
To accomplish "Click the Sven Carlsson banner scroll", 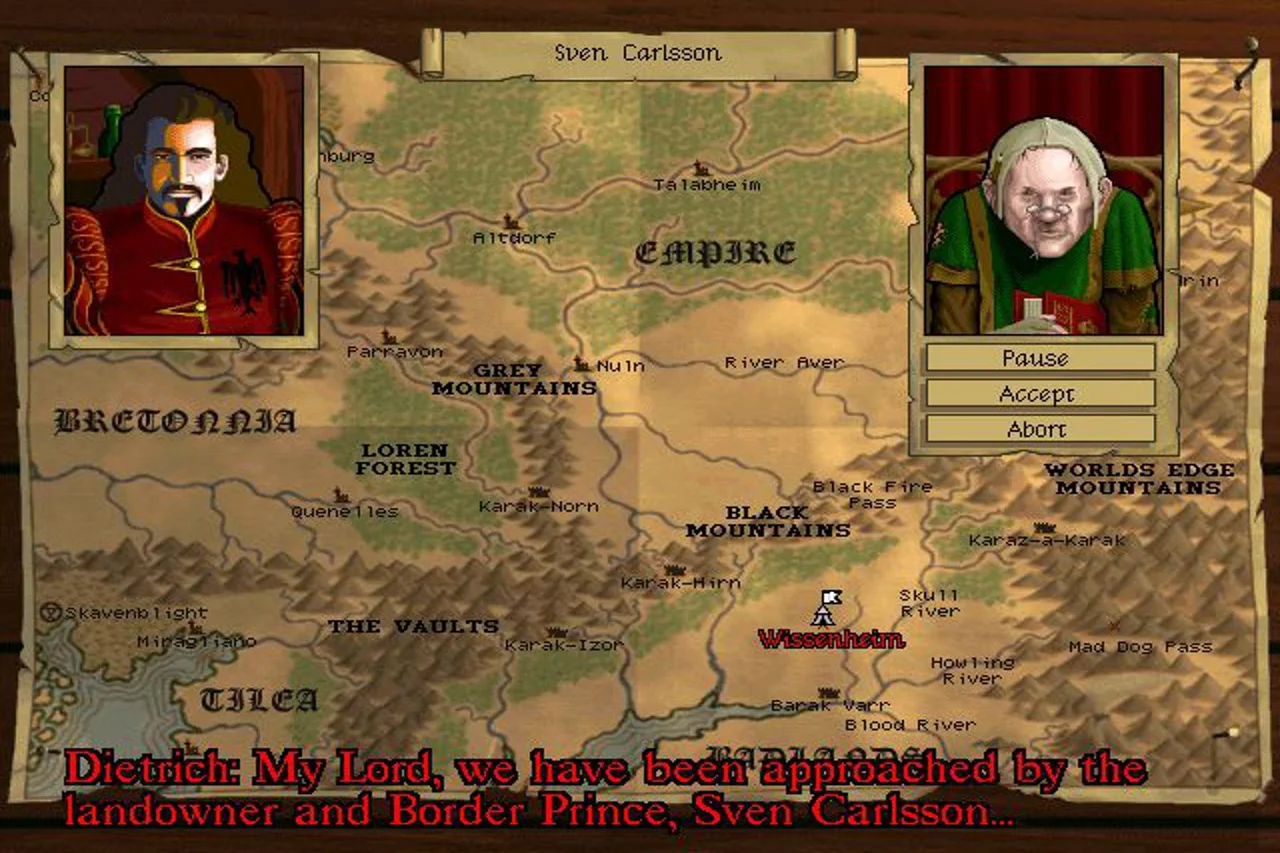I will tap(639, 52).
